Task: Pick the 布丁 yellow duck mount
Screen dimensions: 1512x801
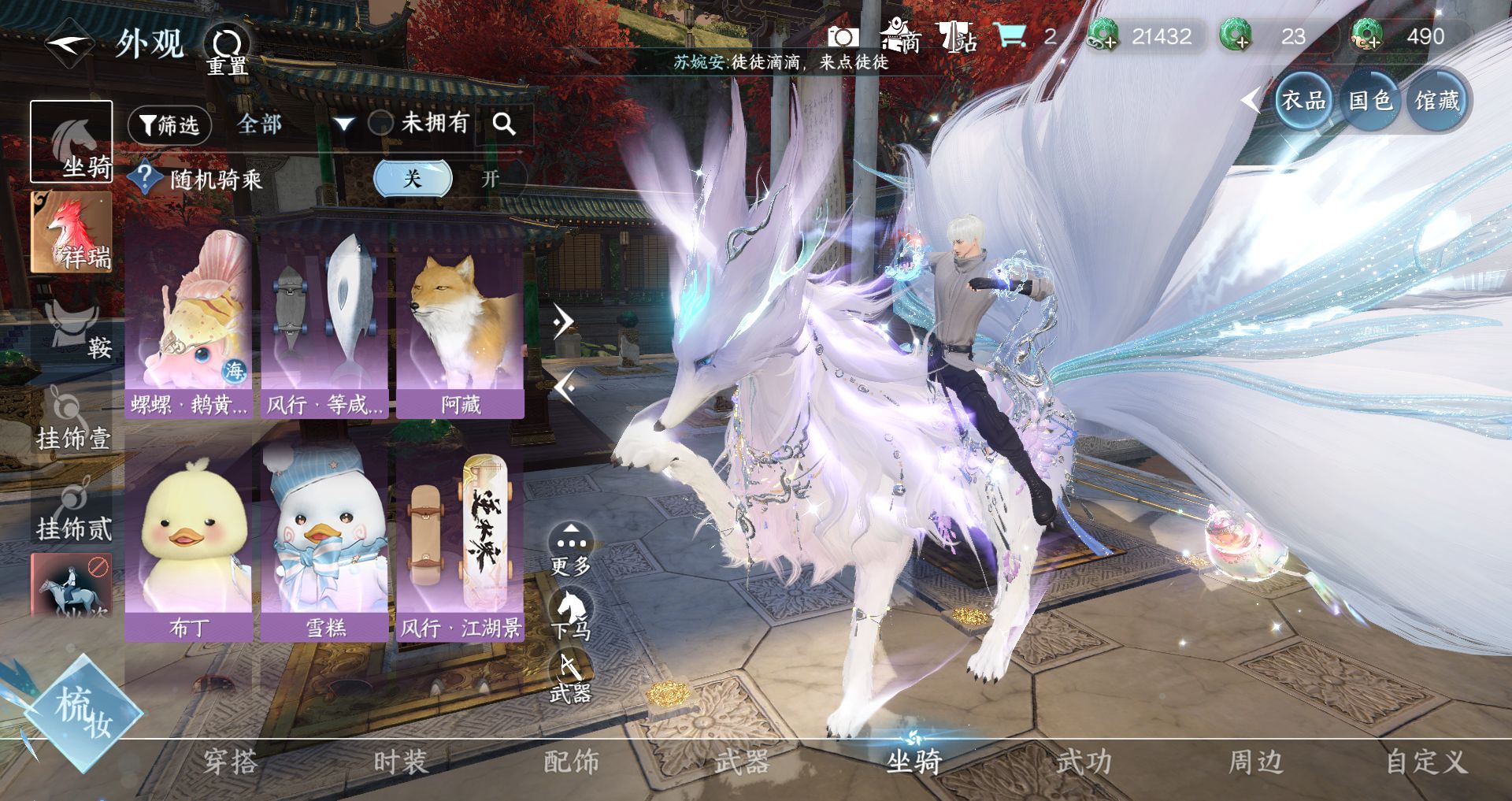Action: pyautogui.click(x=189, y=543)
